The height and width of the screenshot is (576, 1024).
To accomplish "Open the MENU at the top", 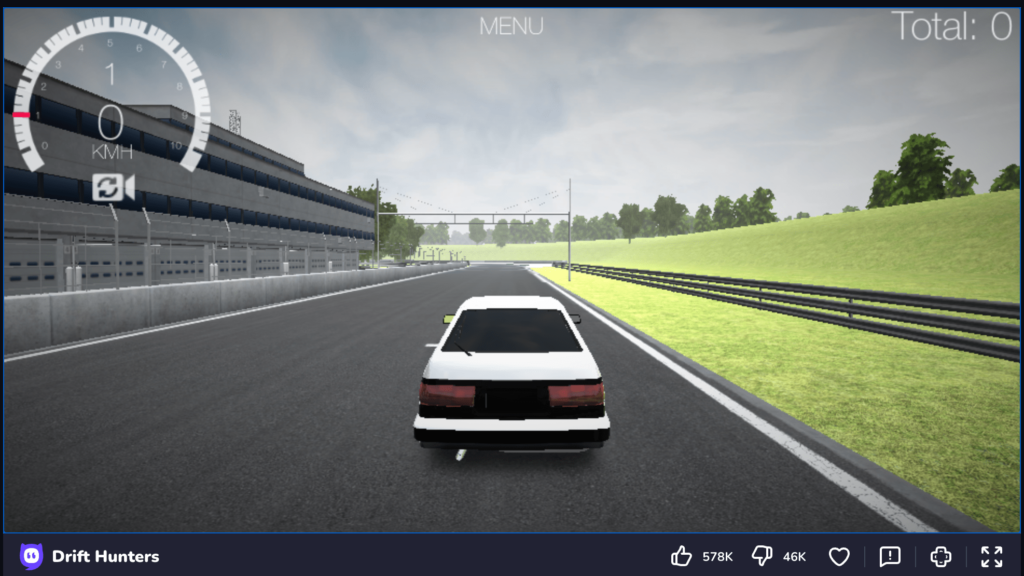I will (511, 26).
